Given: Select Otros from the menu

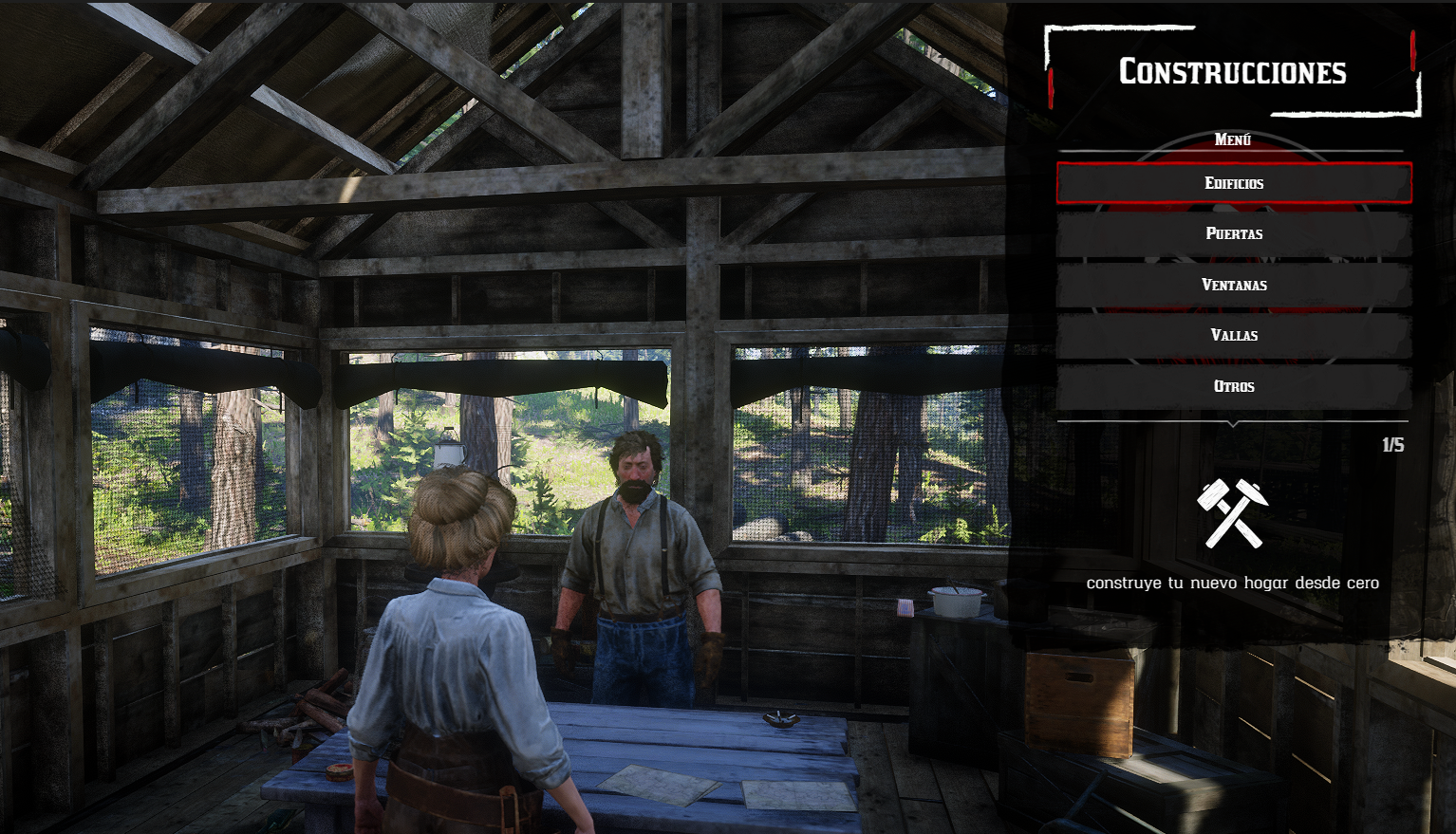Looking at the screenshot, I should 1234,386.
